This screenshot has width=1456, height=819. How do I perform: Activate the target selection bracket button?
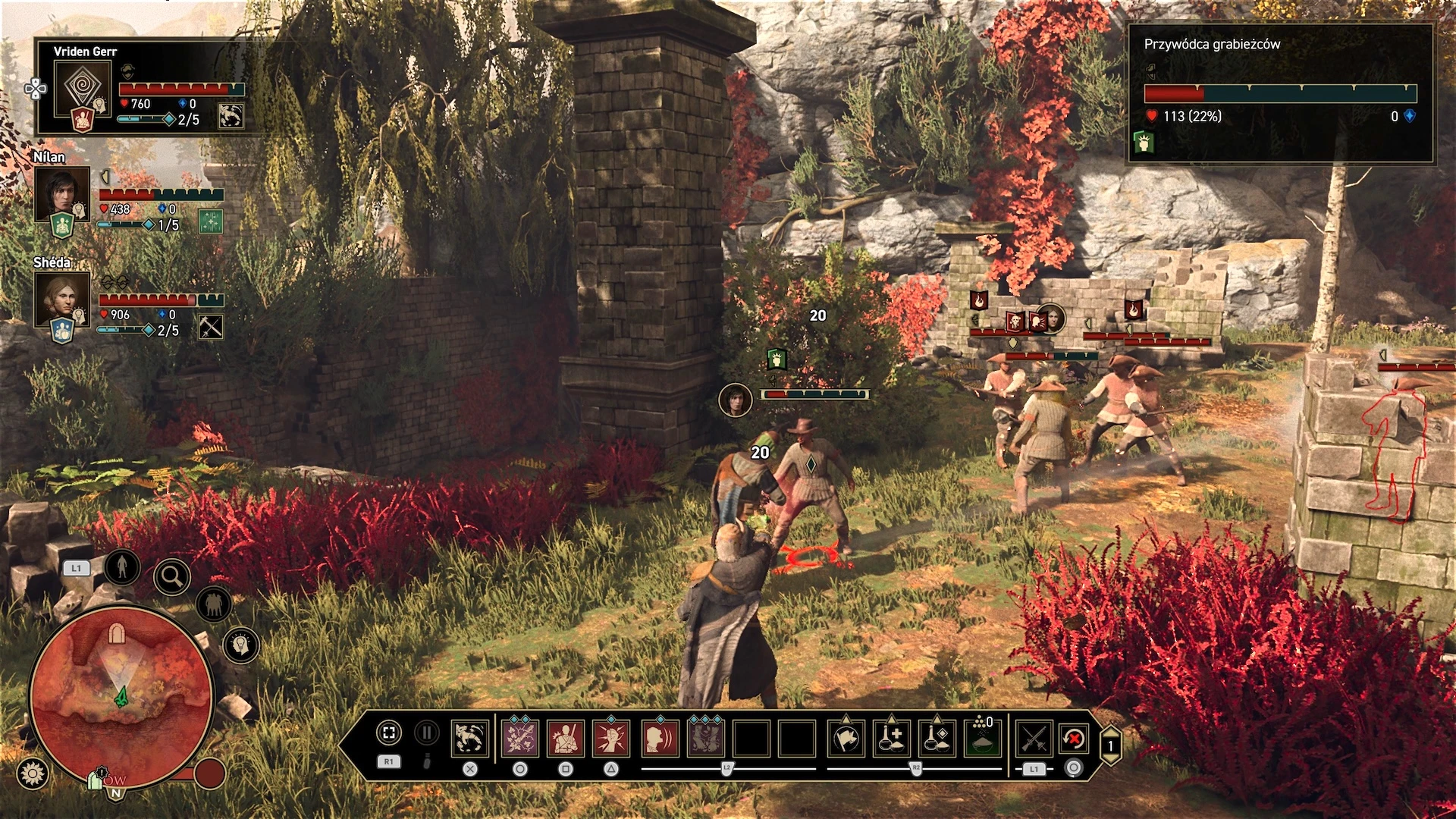pos(388,733)
